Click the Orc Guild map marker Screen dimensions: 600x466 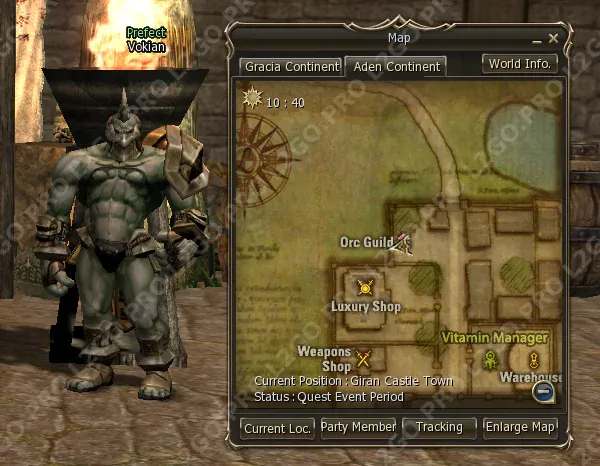(403, 242)
